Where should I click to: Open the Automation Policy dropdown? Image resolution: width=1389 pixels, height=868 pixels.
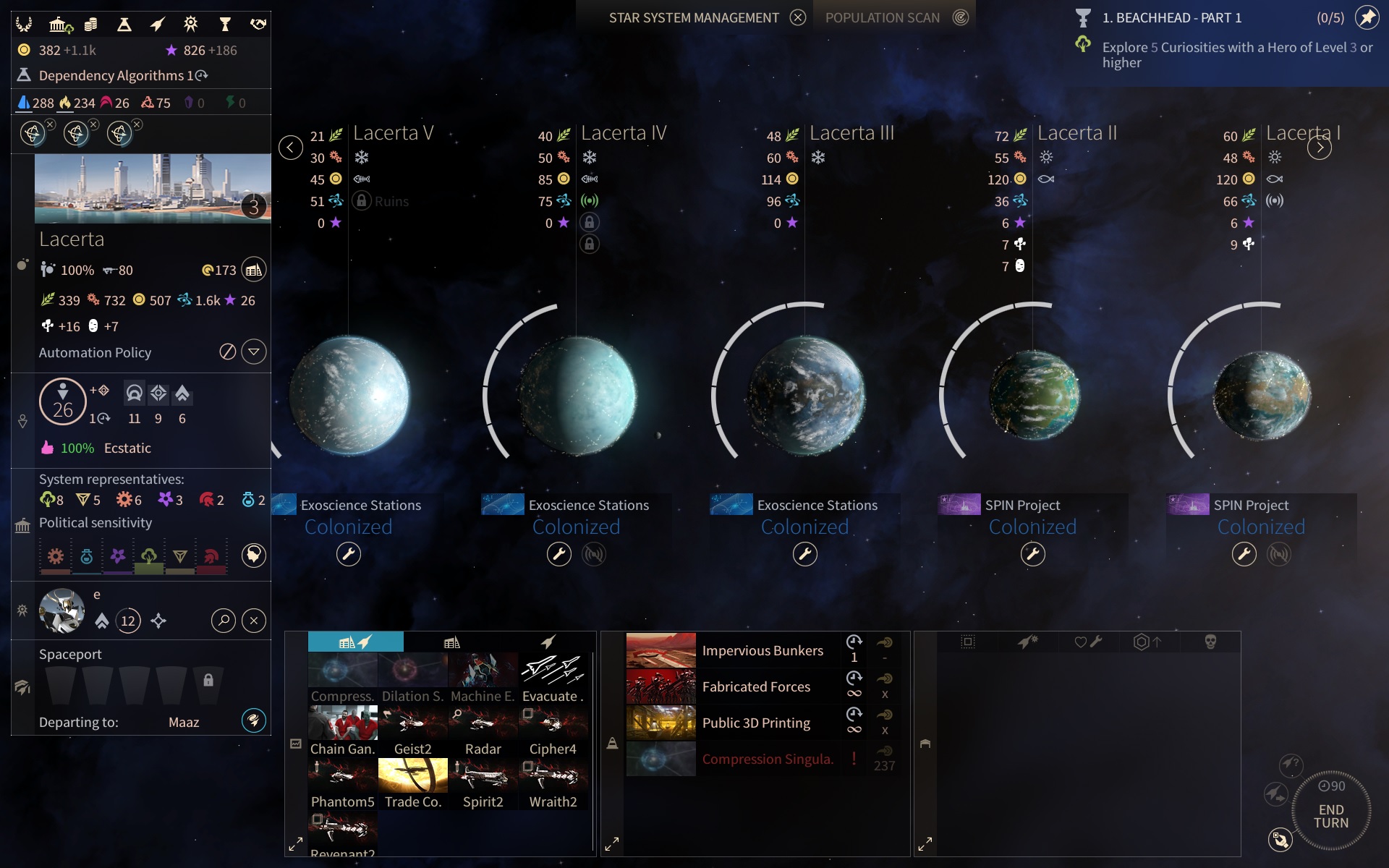coord(253,352)
